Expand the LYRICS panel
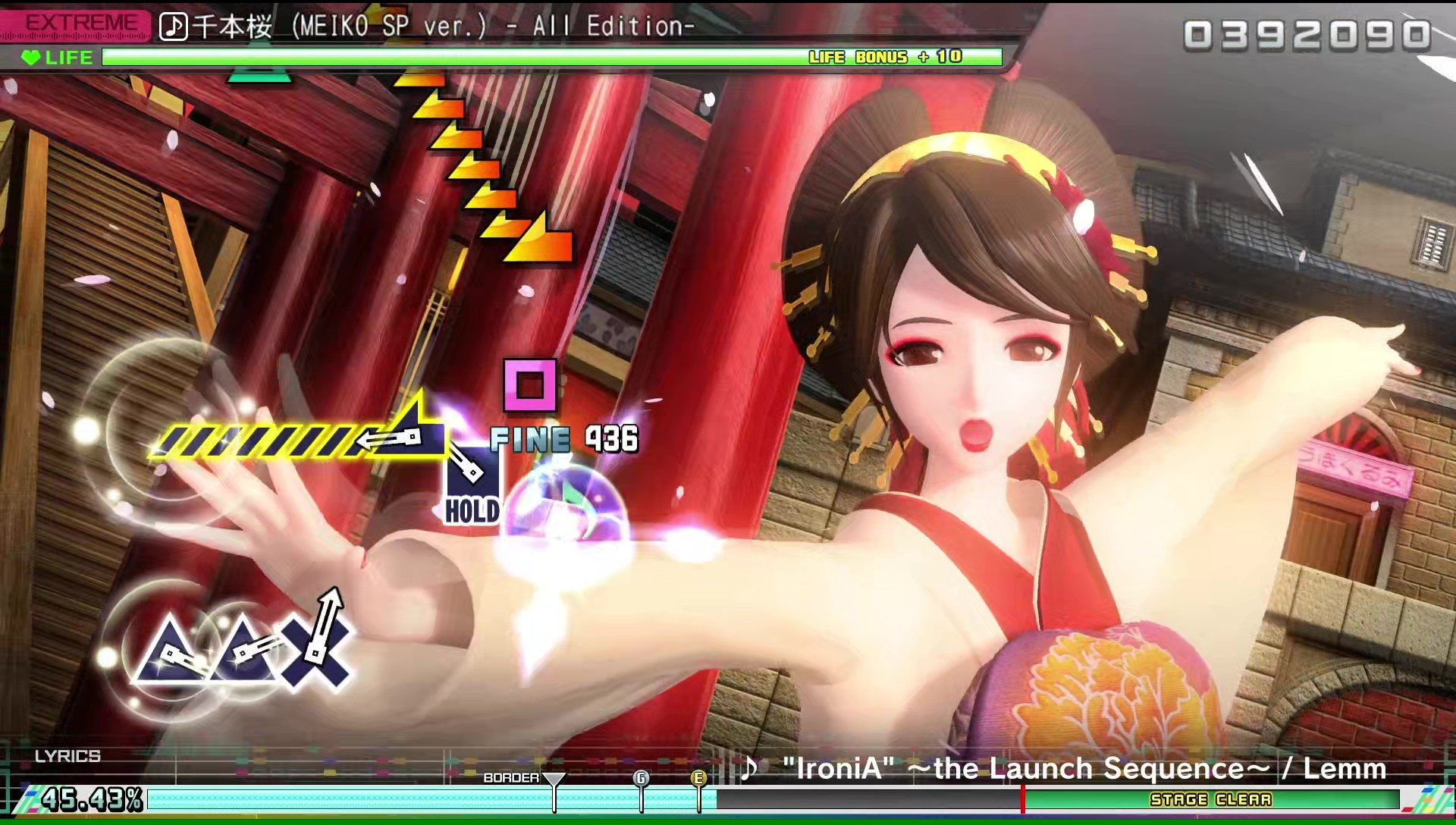This screenshot has height=825, width=1456. [x=67, y=755]
